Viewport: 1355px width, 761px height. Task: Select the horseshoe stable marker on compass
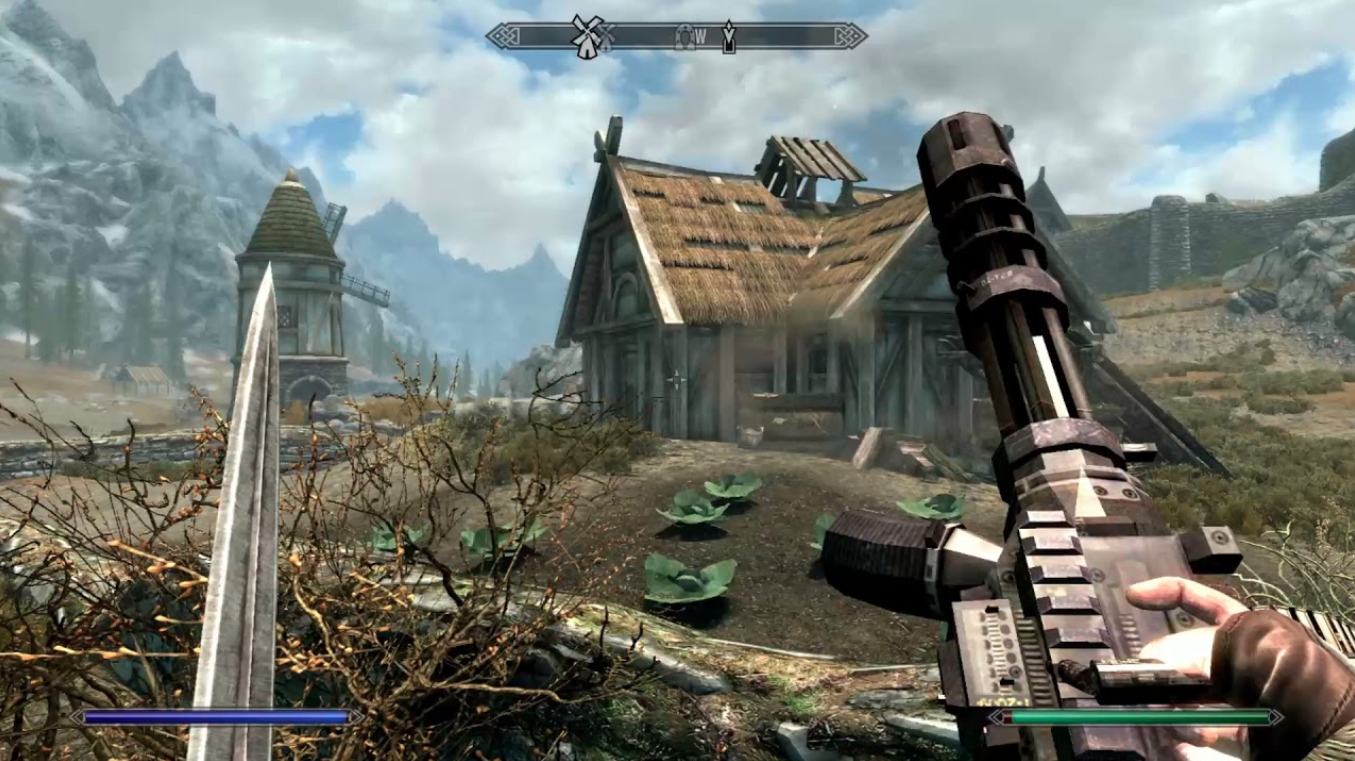[684, 36]
